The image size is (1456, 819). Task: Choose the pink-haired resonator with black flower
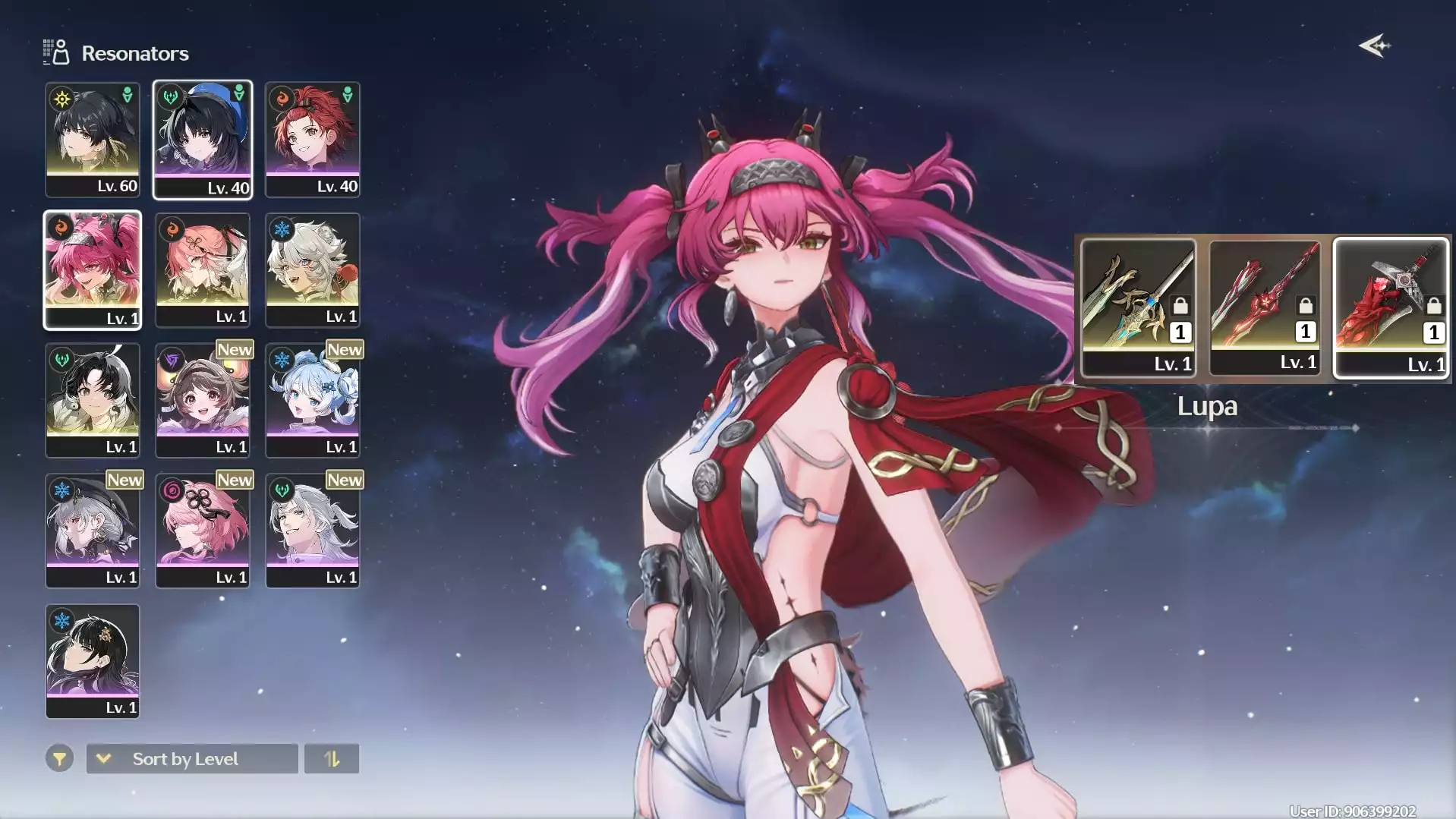point(203,531)
